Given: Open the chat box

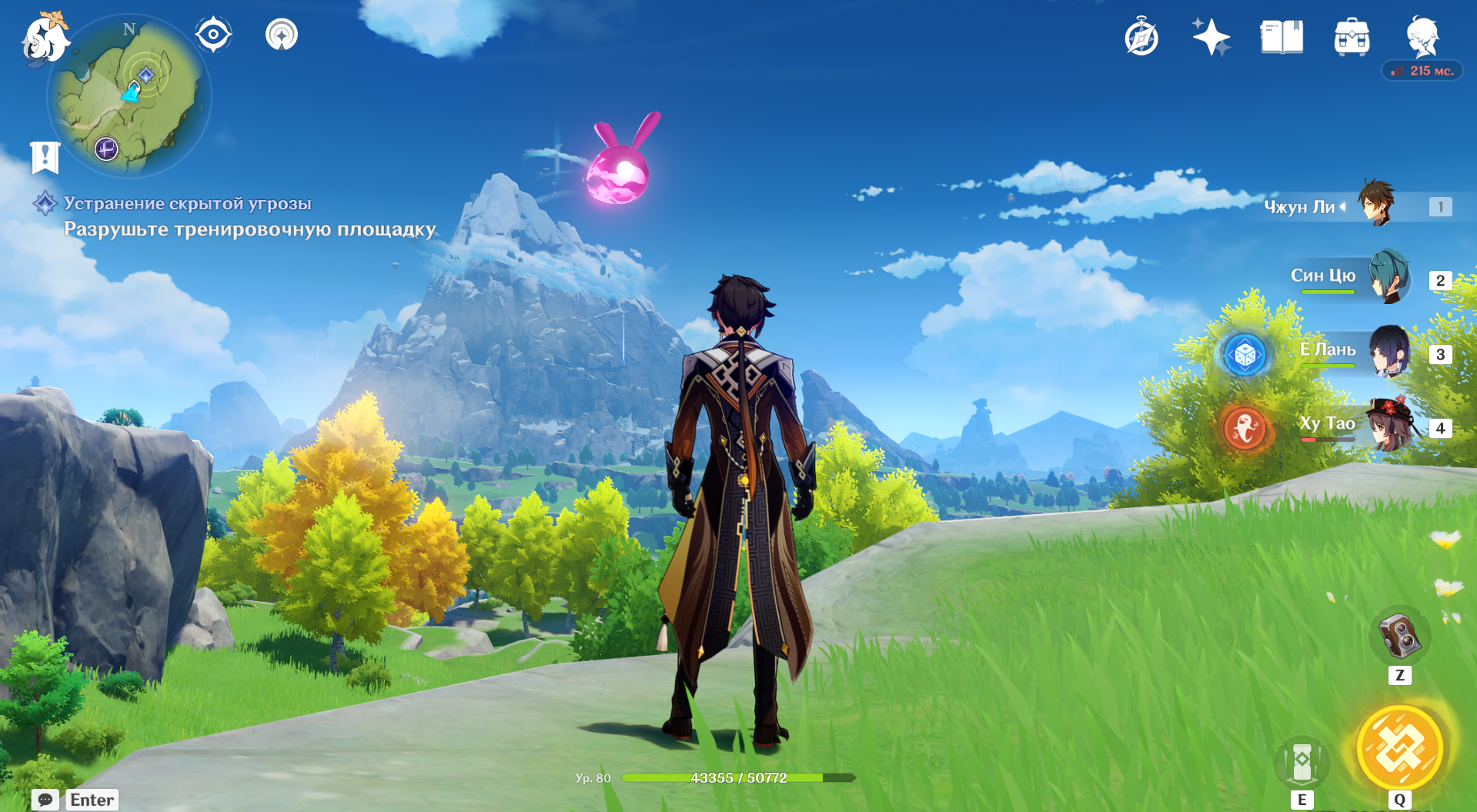Looking at the screenshot, I should click(45, 800).
